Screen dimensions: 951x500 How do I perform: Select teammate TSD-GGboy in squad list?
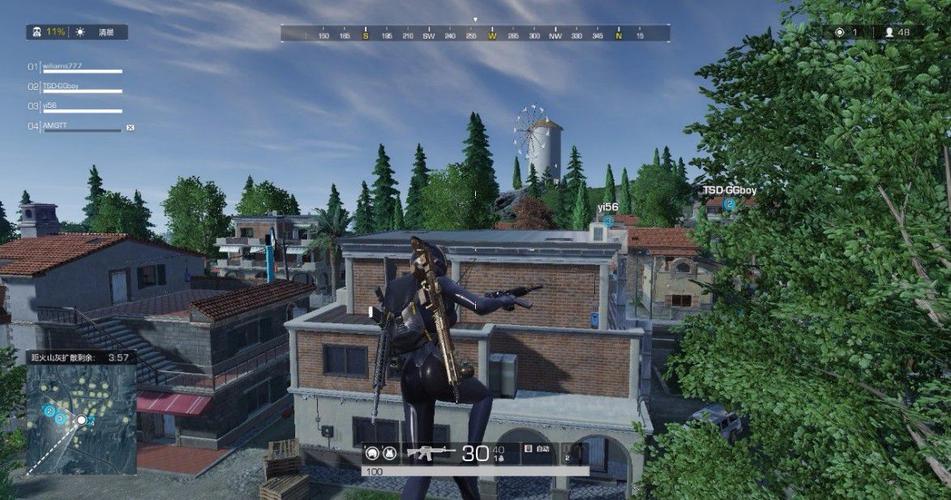(60, 86)
